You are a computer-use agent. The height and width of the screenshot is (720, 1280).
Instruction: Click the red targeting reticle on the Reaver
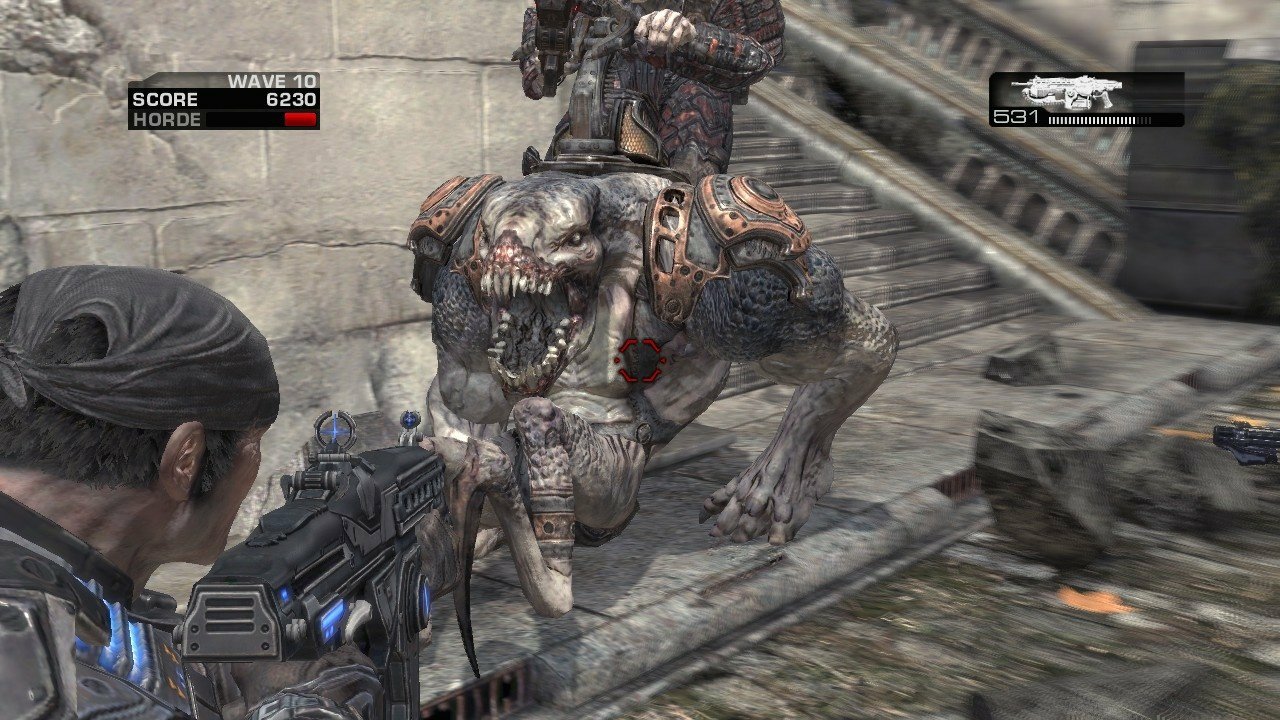641,360
